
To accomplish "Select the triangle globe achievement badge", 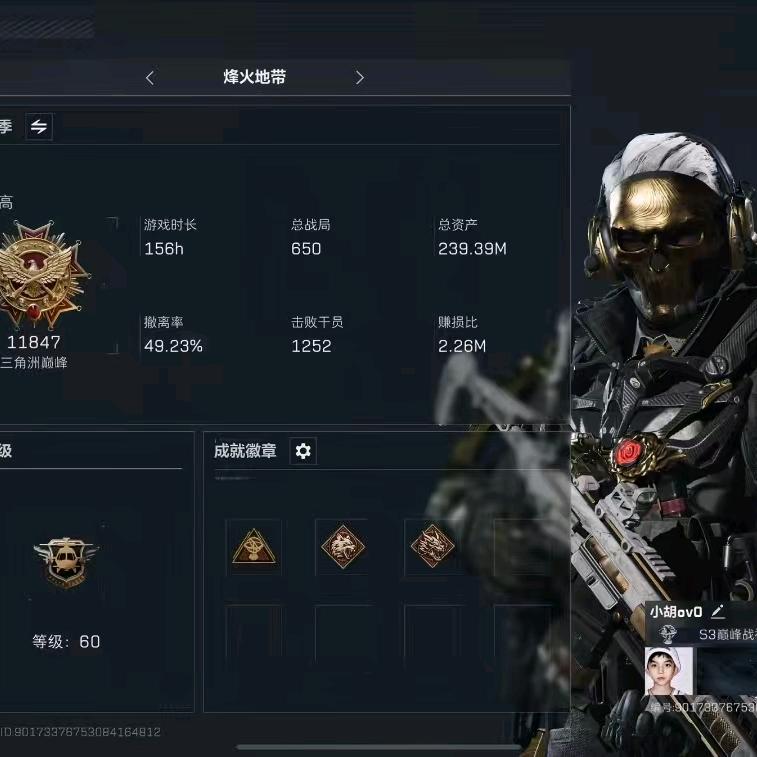I will 253,547.
